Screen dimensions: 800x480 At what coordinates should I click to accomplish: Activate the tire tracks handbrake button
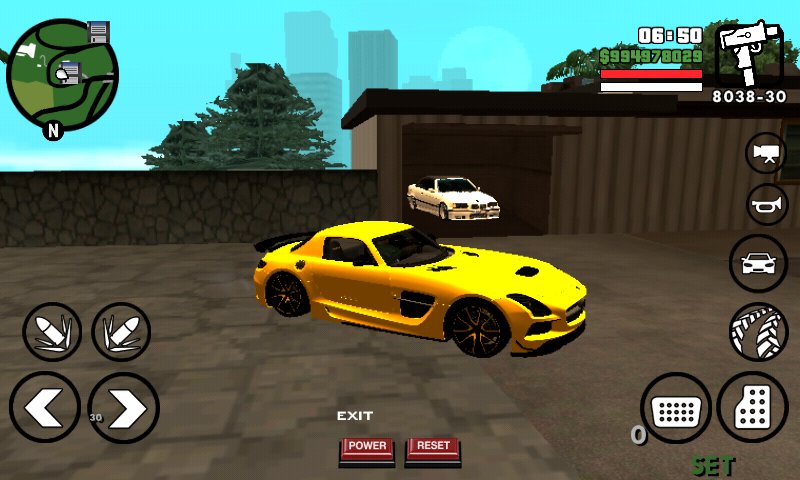click(759, 332)
